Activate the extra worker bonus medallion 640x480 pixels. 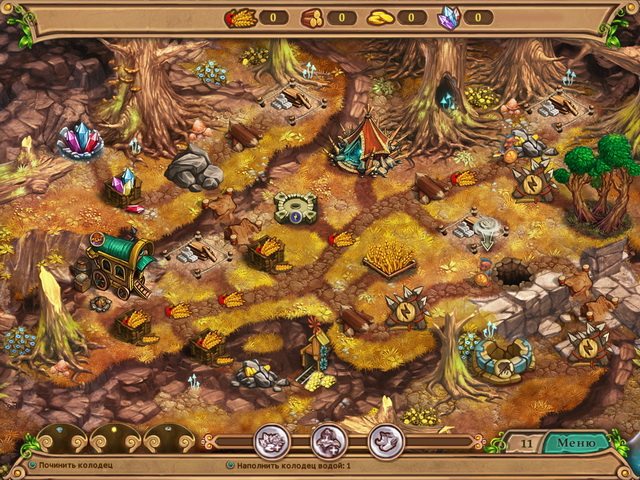pyautogui.click(x=328, y=441)
